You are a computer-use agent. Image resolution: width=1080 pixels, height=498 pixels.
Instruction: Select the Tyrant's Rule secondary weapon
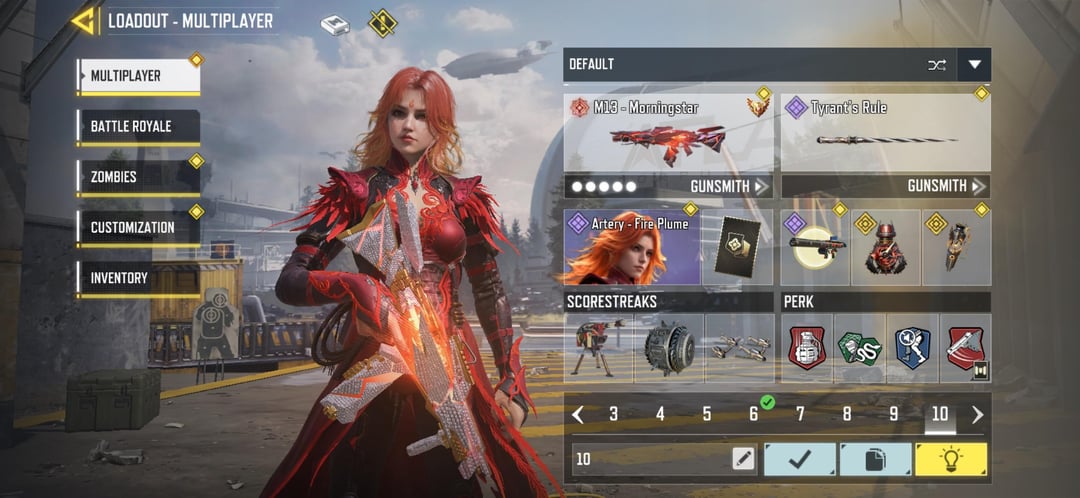pos(885,132)
